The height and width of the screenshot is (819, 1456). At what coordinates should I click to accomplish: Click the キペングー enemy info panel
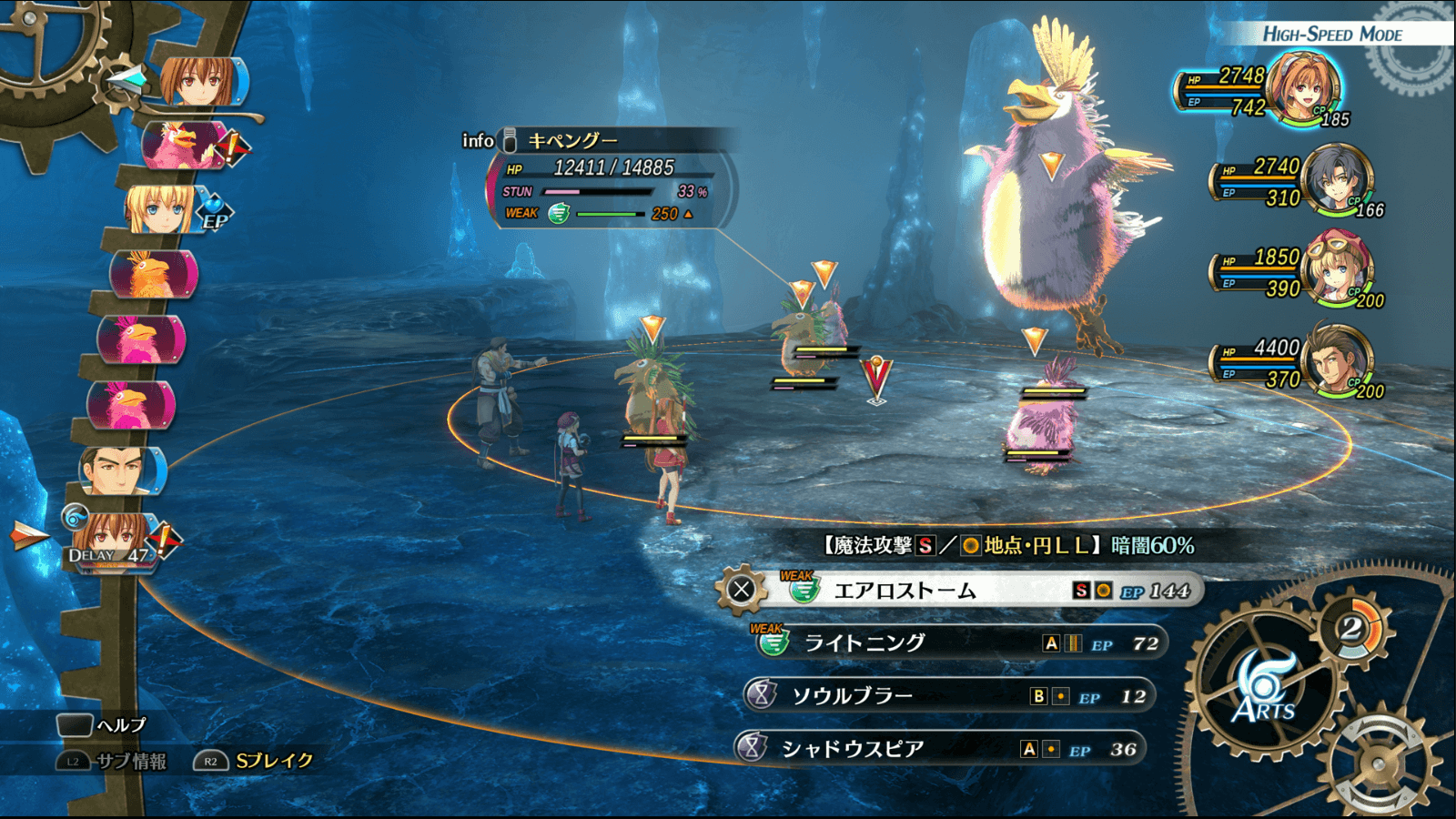612,178
